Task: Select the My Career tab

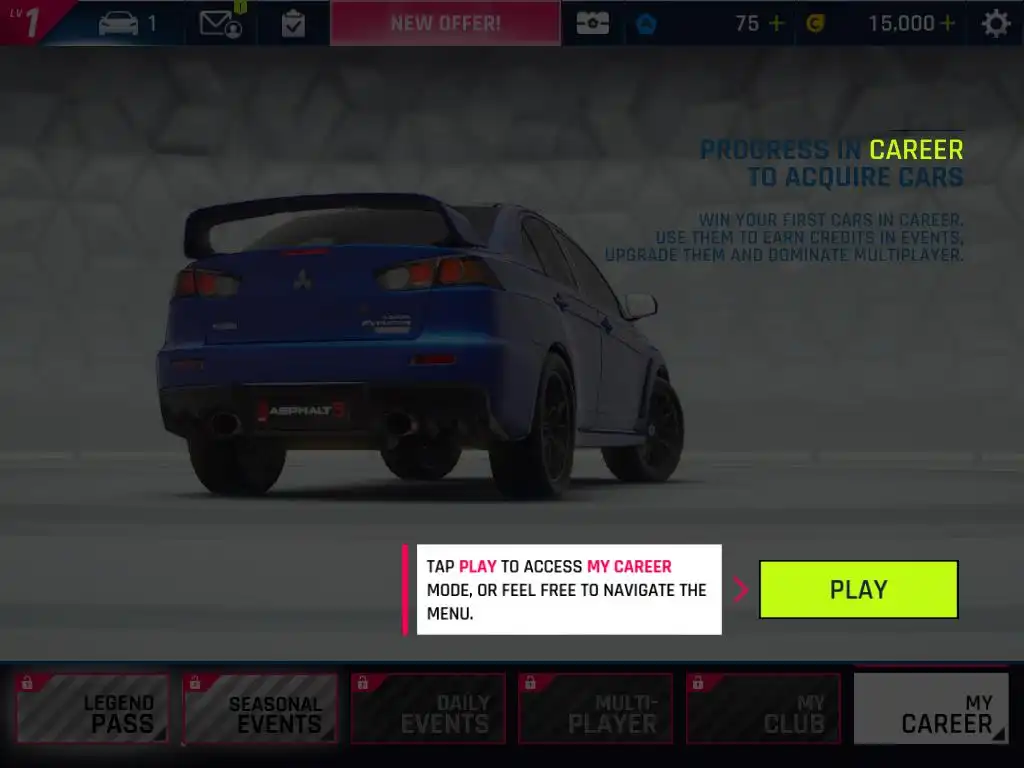Action: (932, 709)
